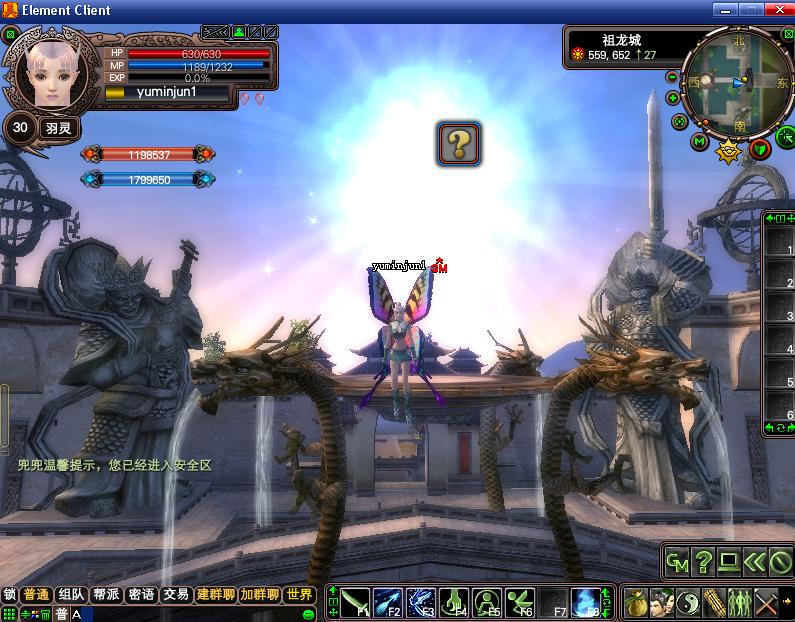Select the 世界 world chat tab
795x622 pixels.
(299, 594)
